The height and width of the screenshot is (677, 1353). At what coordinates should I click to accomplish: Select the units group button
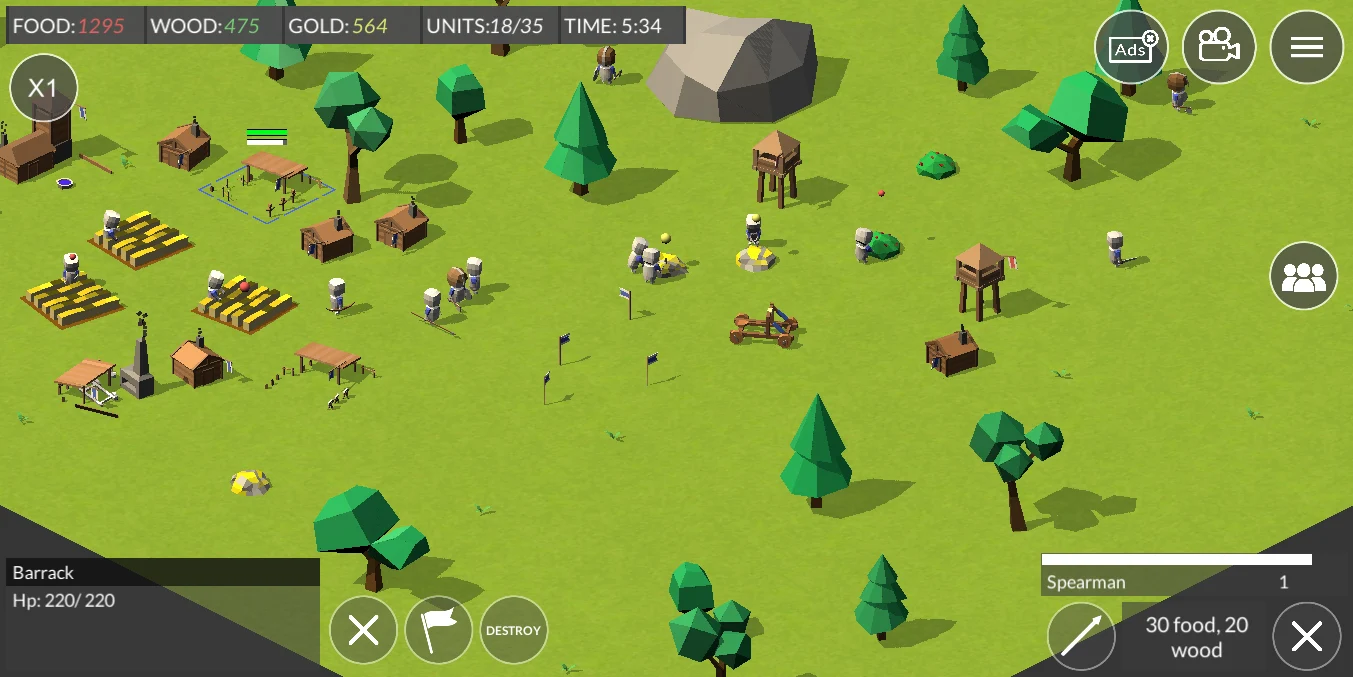(x=1303, y=276)
